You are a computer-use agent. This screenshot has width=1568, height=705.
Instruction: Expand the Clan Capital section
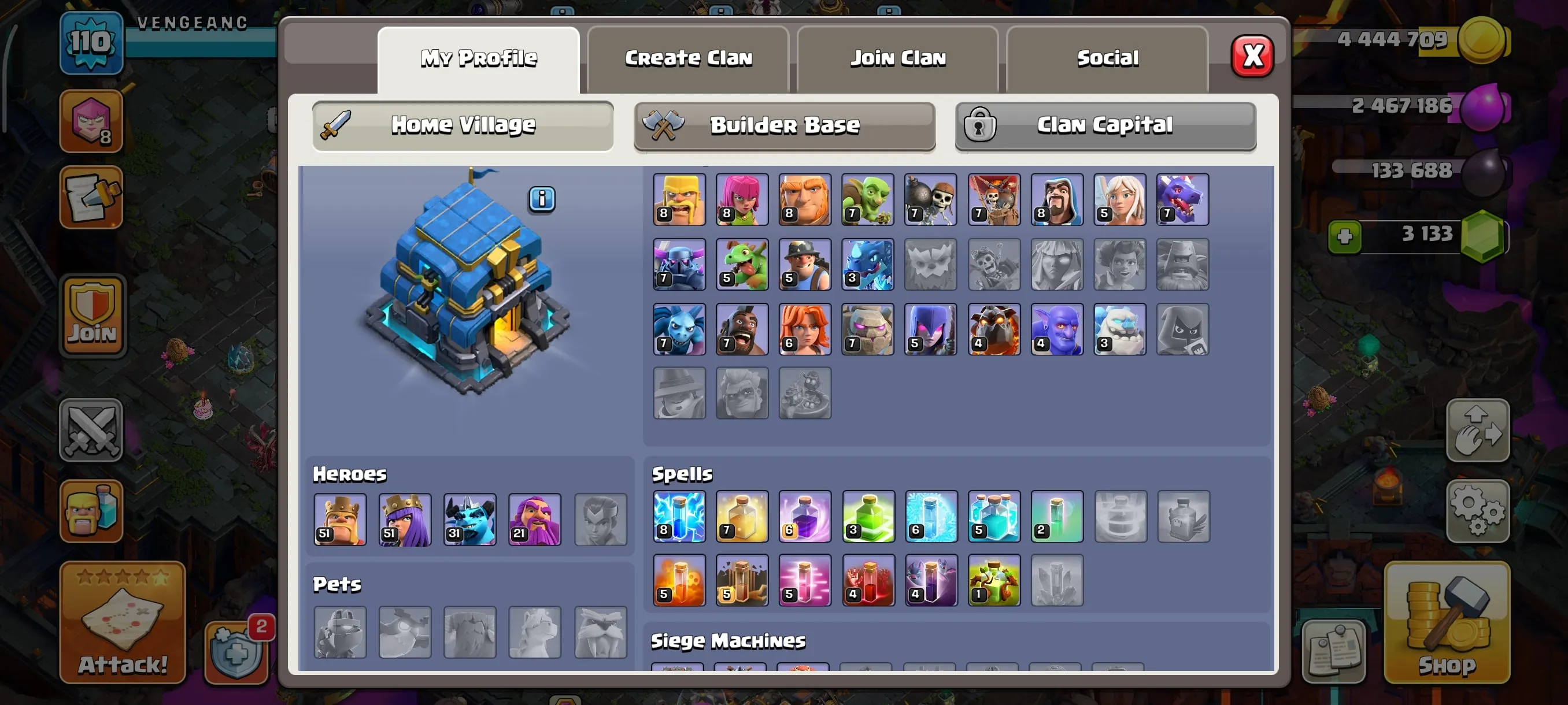1105,125
